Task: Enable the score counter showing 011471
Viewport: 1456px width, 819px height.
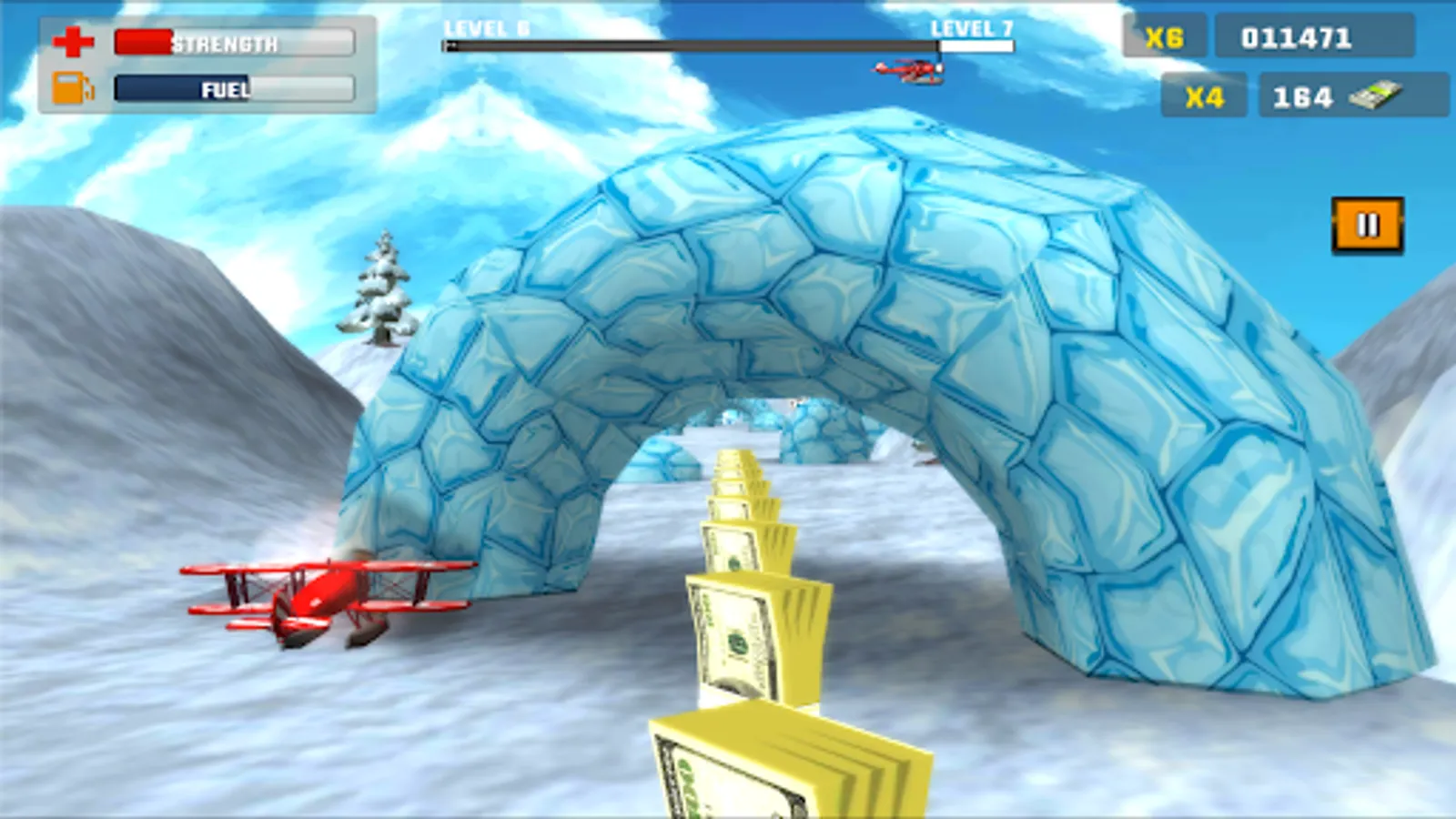Action: [x=1315, y=36]
